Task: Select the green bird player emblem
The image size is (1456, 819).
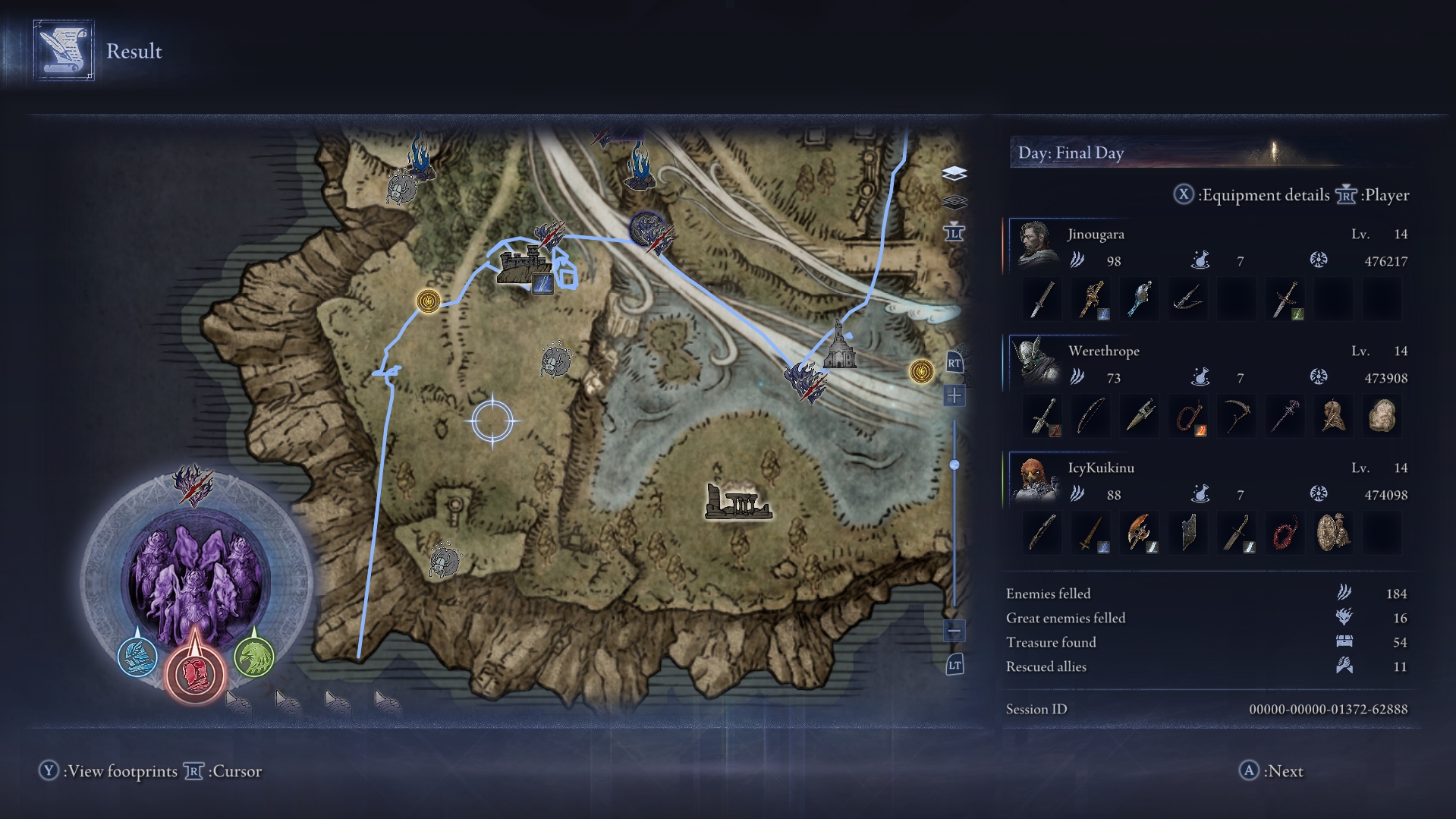Action: tap(253, 656)
